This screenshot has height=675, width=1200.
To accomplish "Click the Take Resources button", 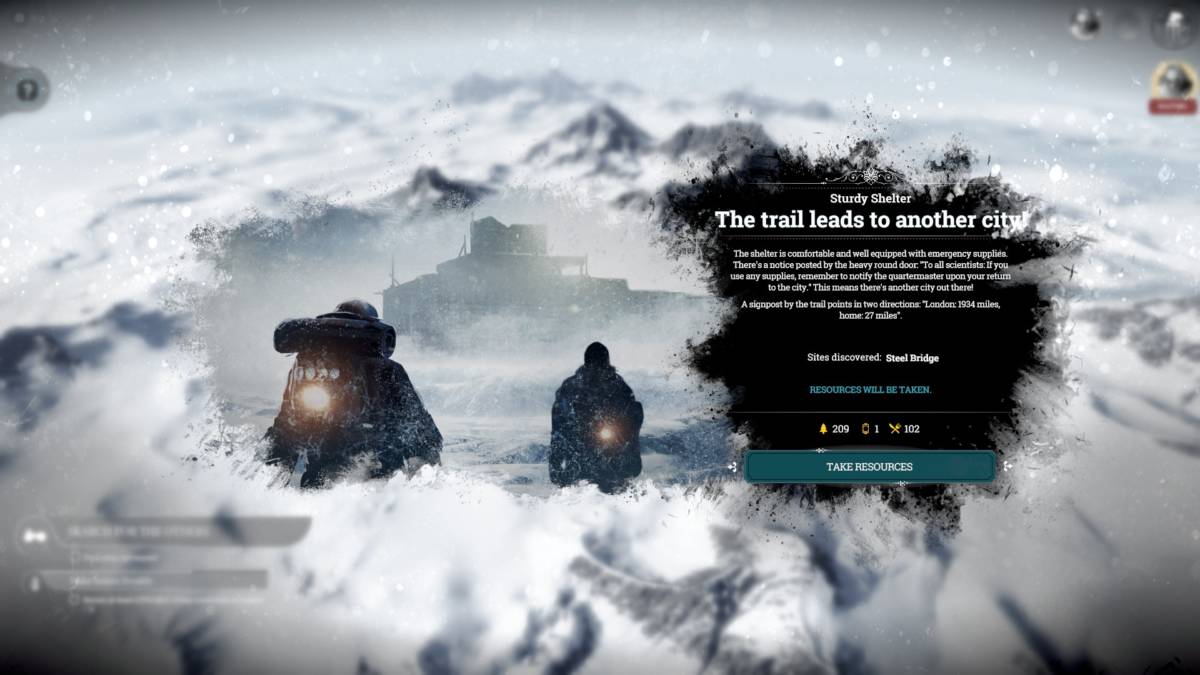I will pos(869,467).
